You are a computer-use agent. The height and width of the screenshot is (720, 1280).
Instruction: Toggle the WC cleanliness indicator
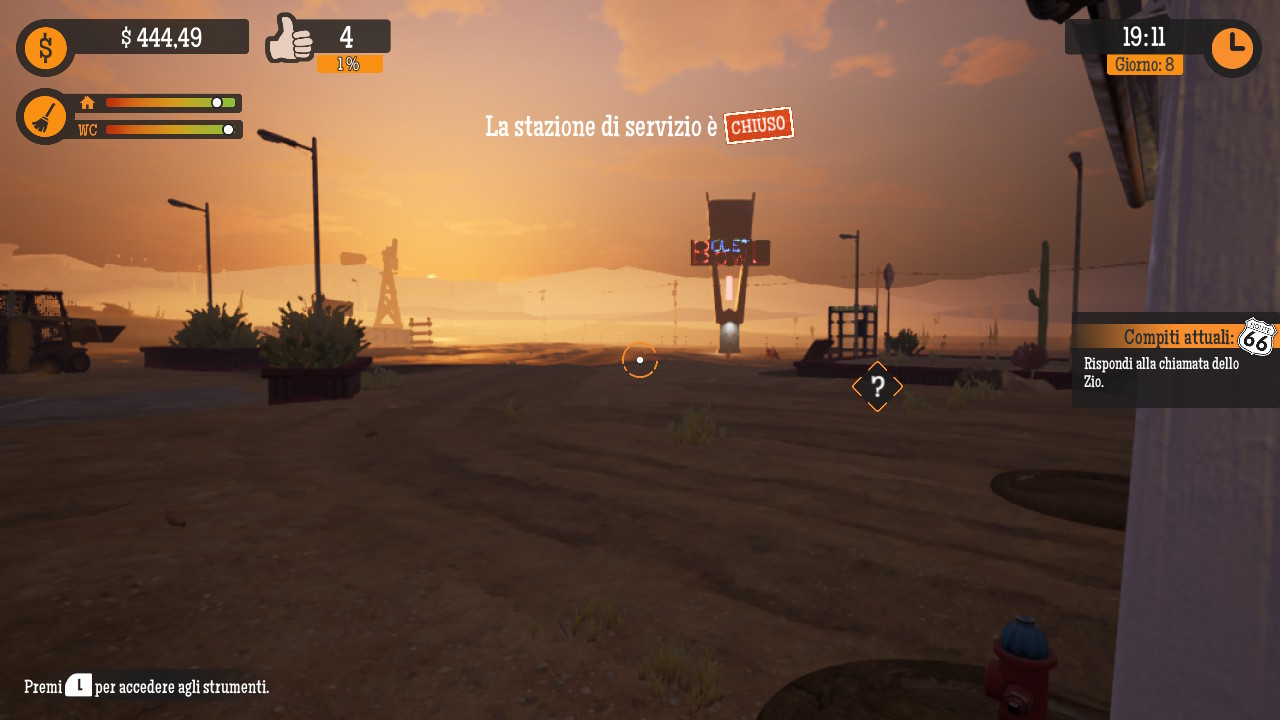(86, 129)
